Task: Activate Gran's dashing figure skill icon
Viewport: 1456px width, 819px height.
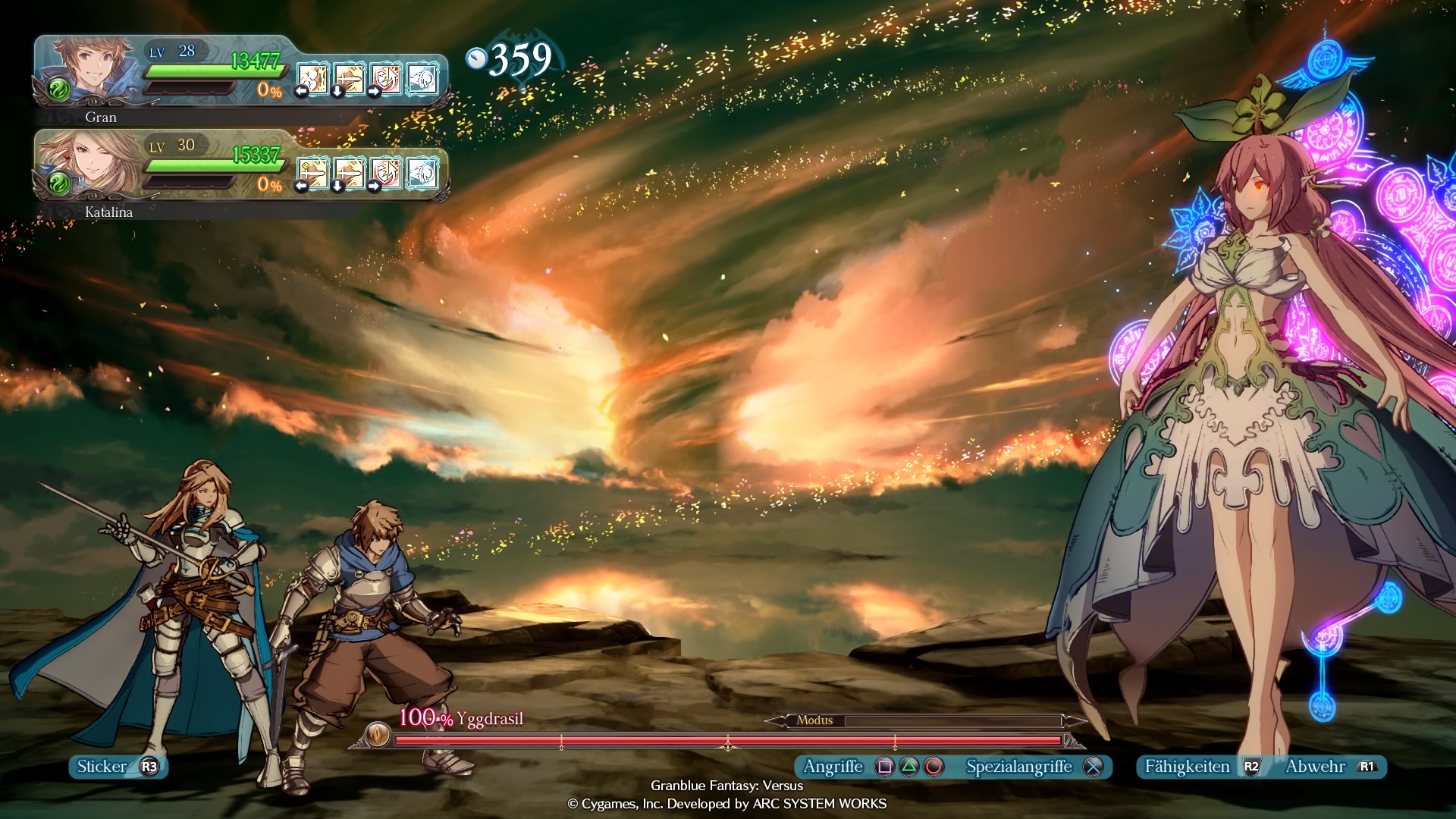Action: point(313,79)
